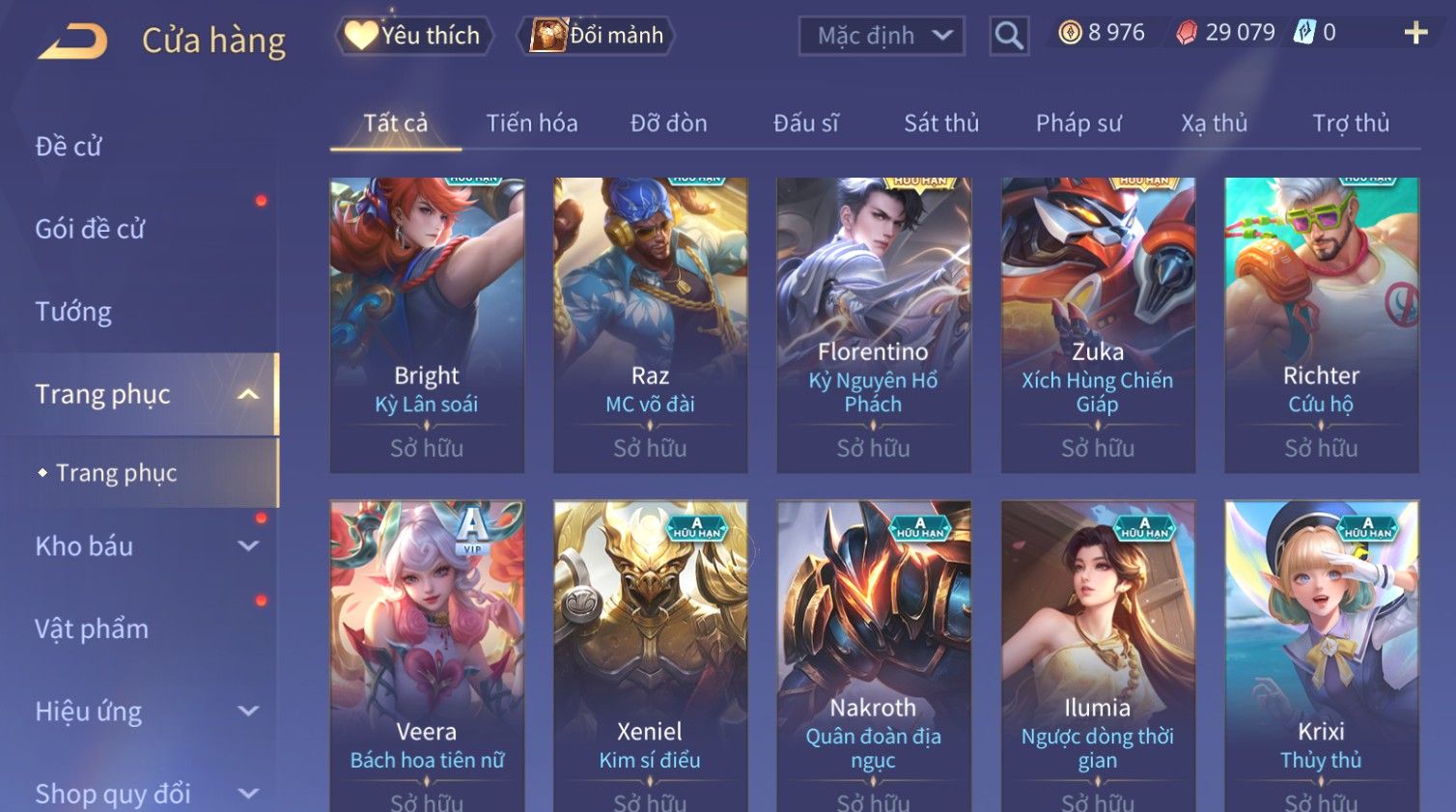Expand the Mặc định sort dropdown
Viewport: 1456px width, 812px height.
[x=881, y=36]
